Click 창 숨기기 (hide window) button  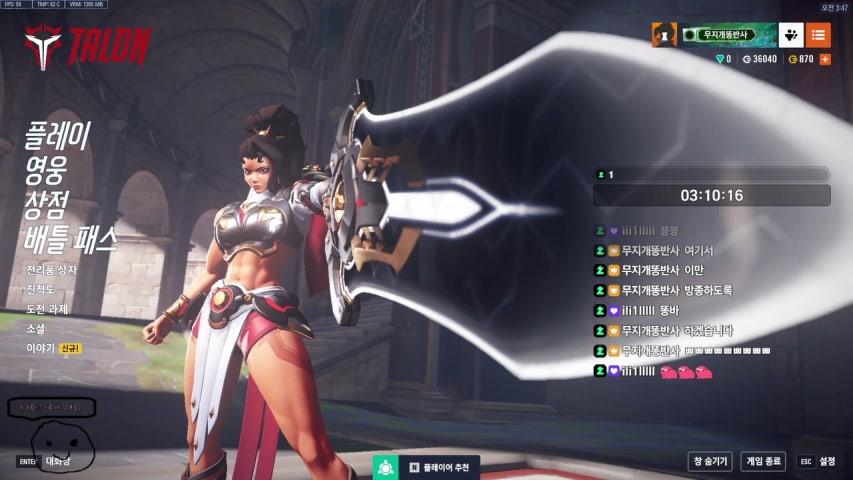pyautogui.click(x=710, y=461)
